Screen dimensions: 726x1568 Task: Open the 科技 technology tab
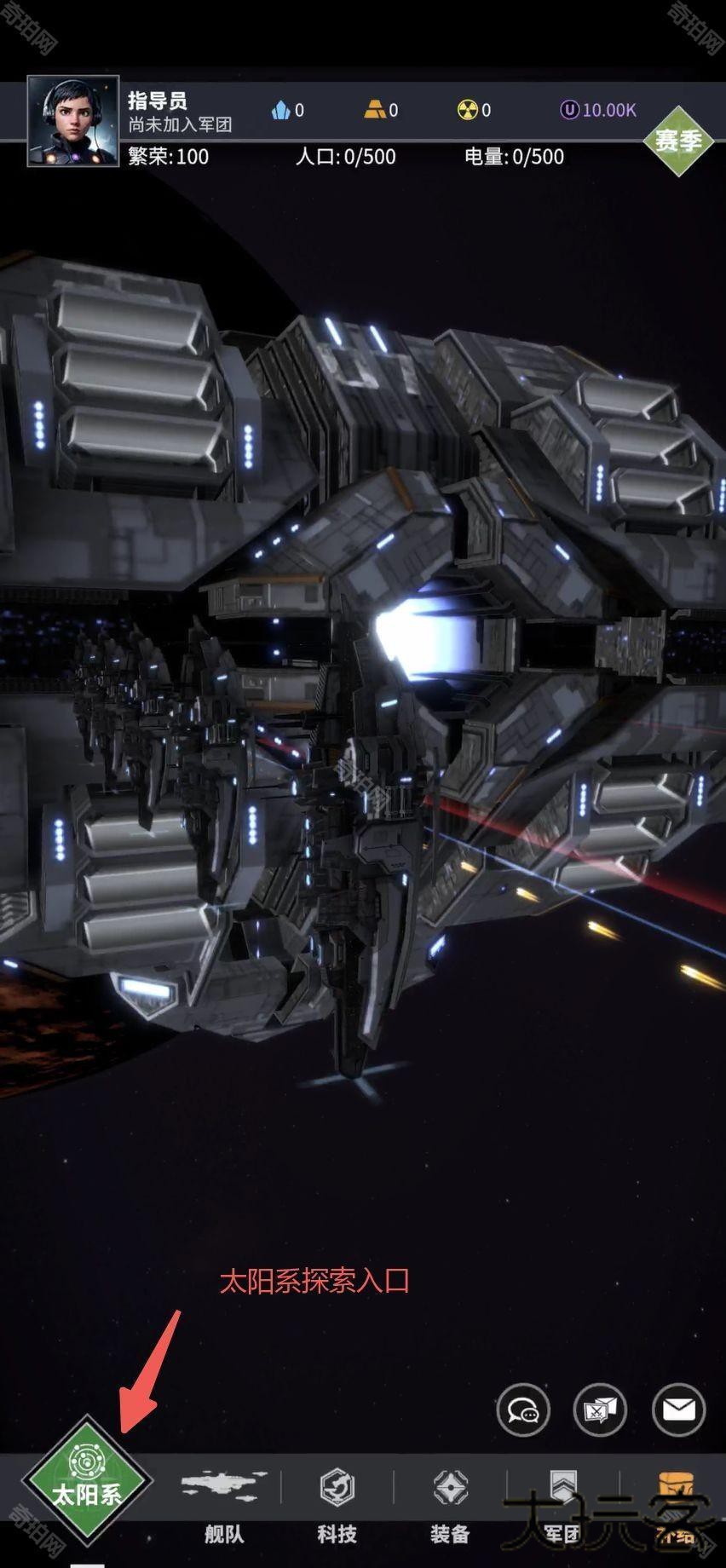pos(337,1505)
